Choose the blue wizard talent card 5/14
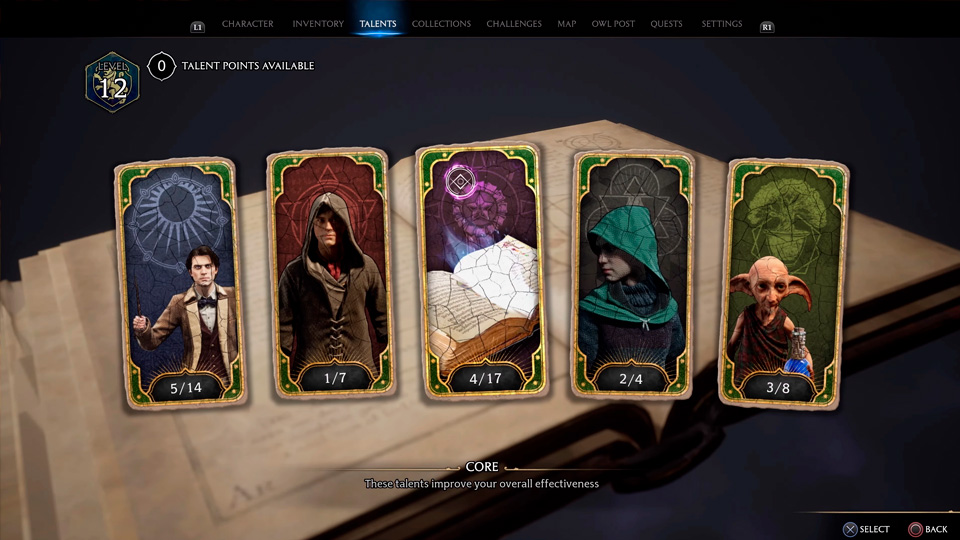The width and height of the screenshot is (960, 540). click(x=180, y=282)
